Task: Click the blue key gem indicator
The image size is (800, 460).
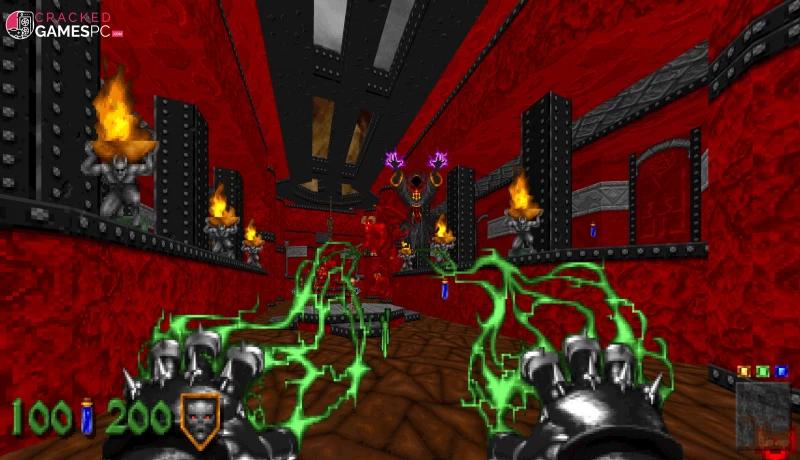Action: (x=781, y=371)
